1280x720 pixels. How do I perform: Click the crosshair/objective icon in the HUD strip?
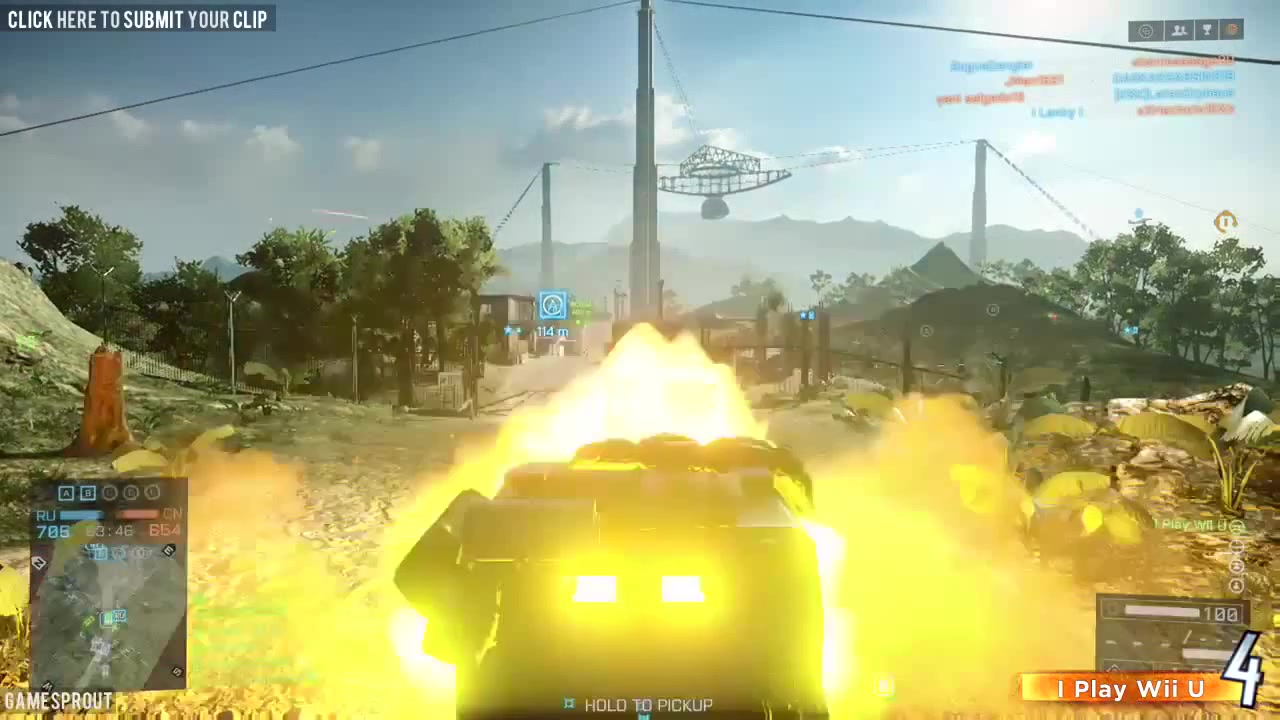click(x=1145, y=30)
